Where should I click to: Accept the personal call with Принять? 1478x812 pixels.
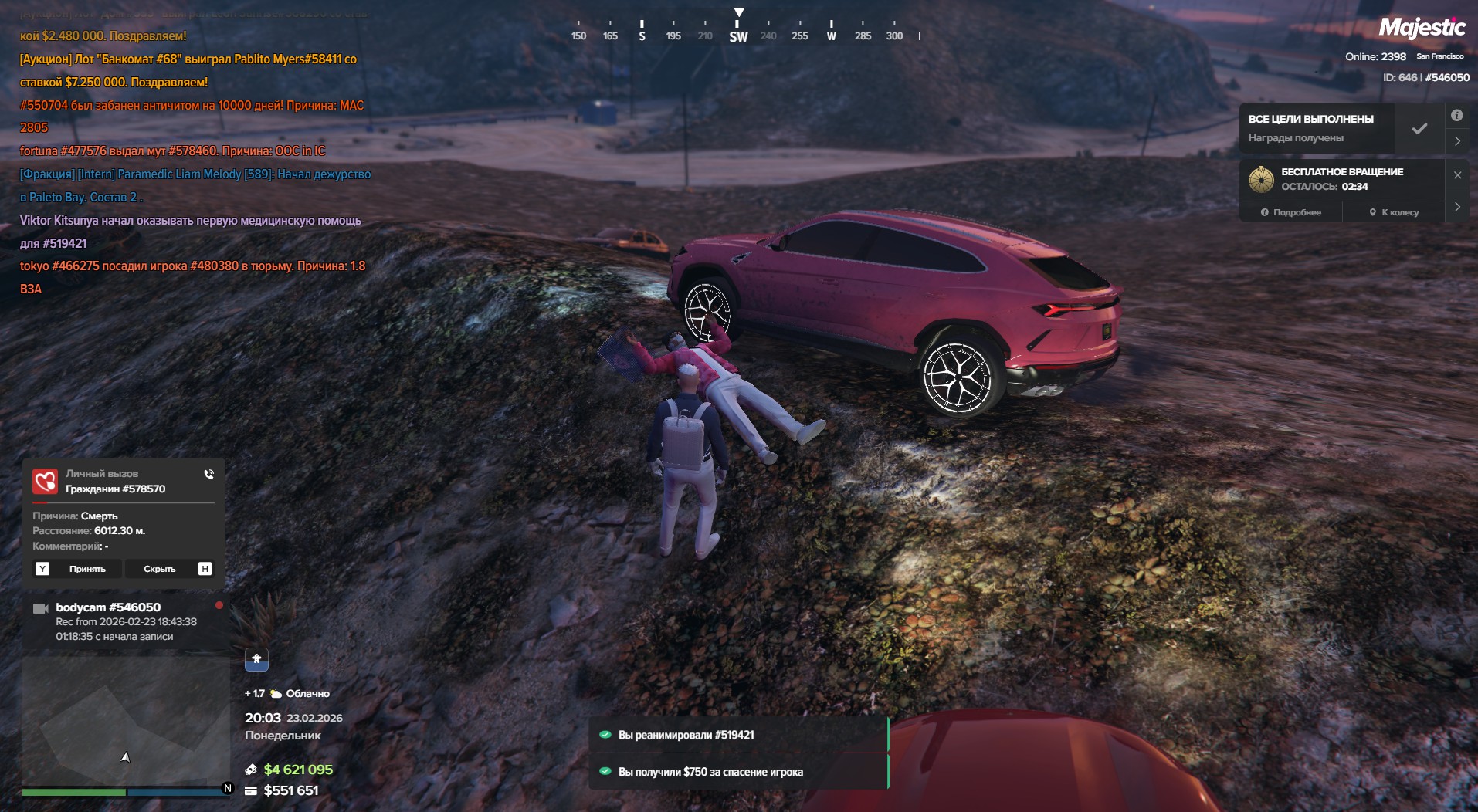(86, 569)
